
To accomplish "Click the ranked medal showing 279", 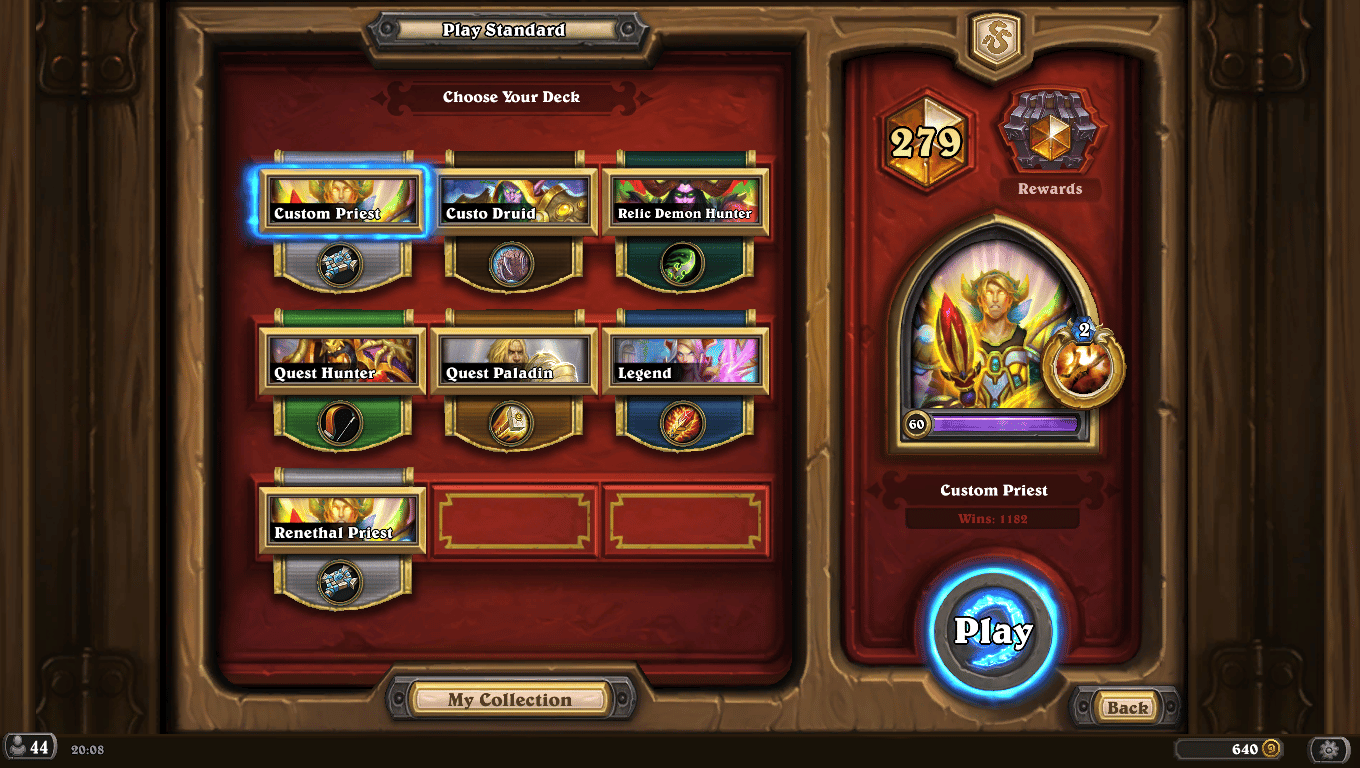I will pyautogui.click(x=926, y=142).
